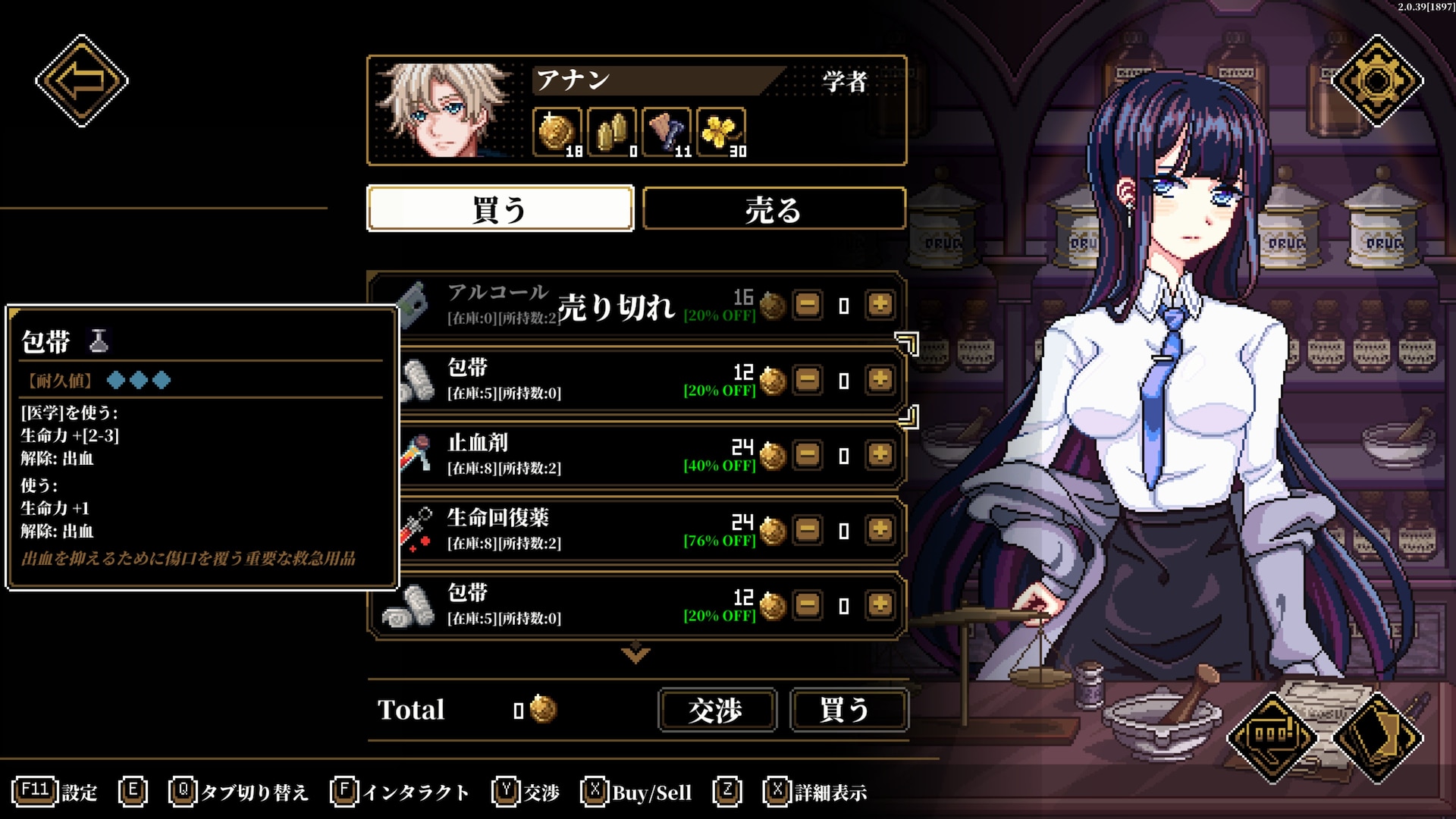The width and height of the screenshot is (1456, 819).
Task: Go back with the arrow button
Action: (82, 80)
